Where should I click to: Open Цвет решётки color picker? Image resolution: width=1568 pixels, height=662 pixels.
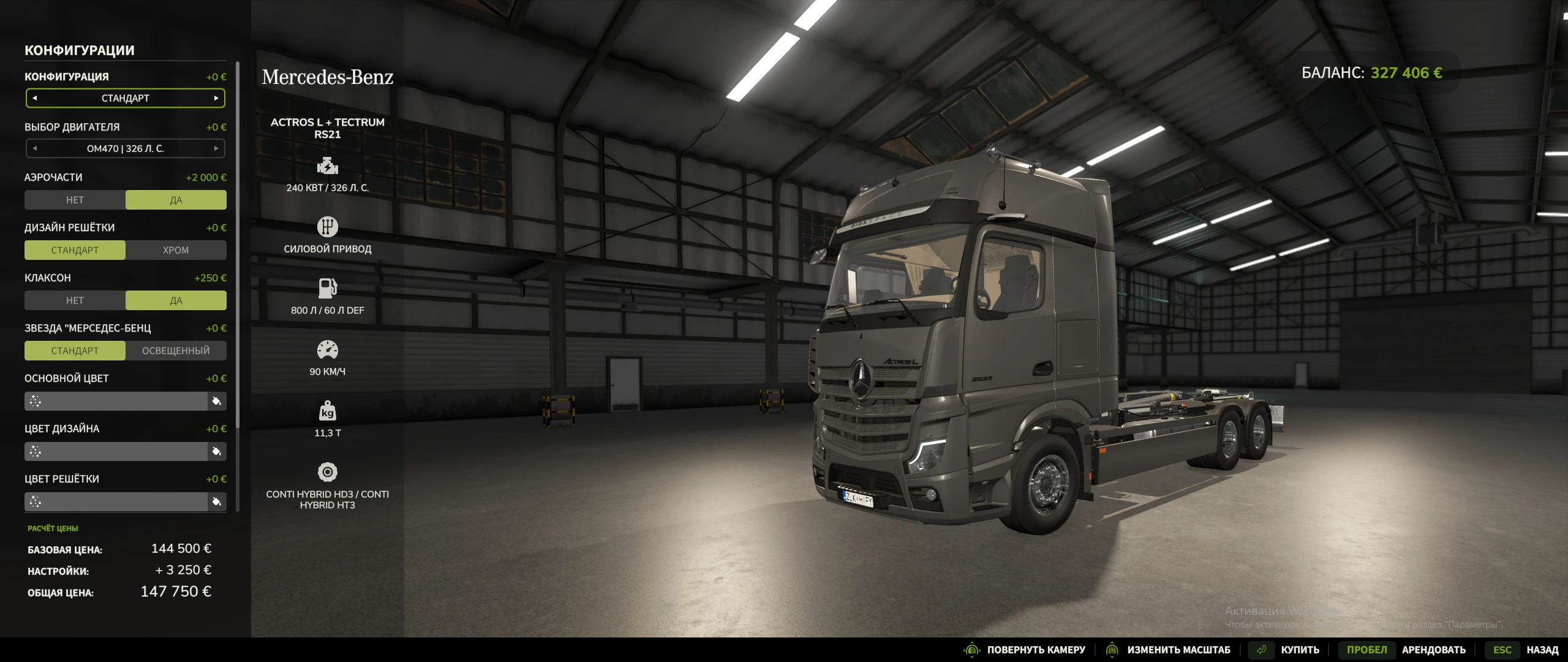point(216,502)
